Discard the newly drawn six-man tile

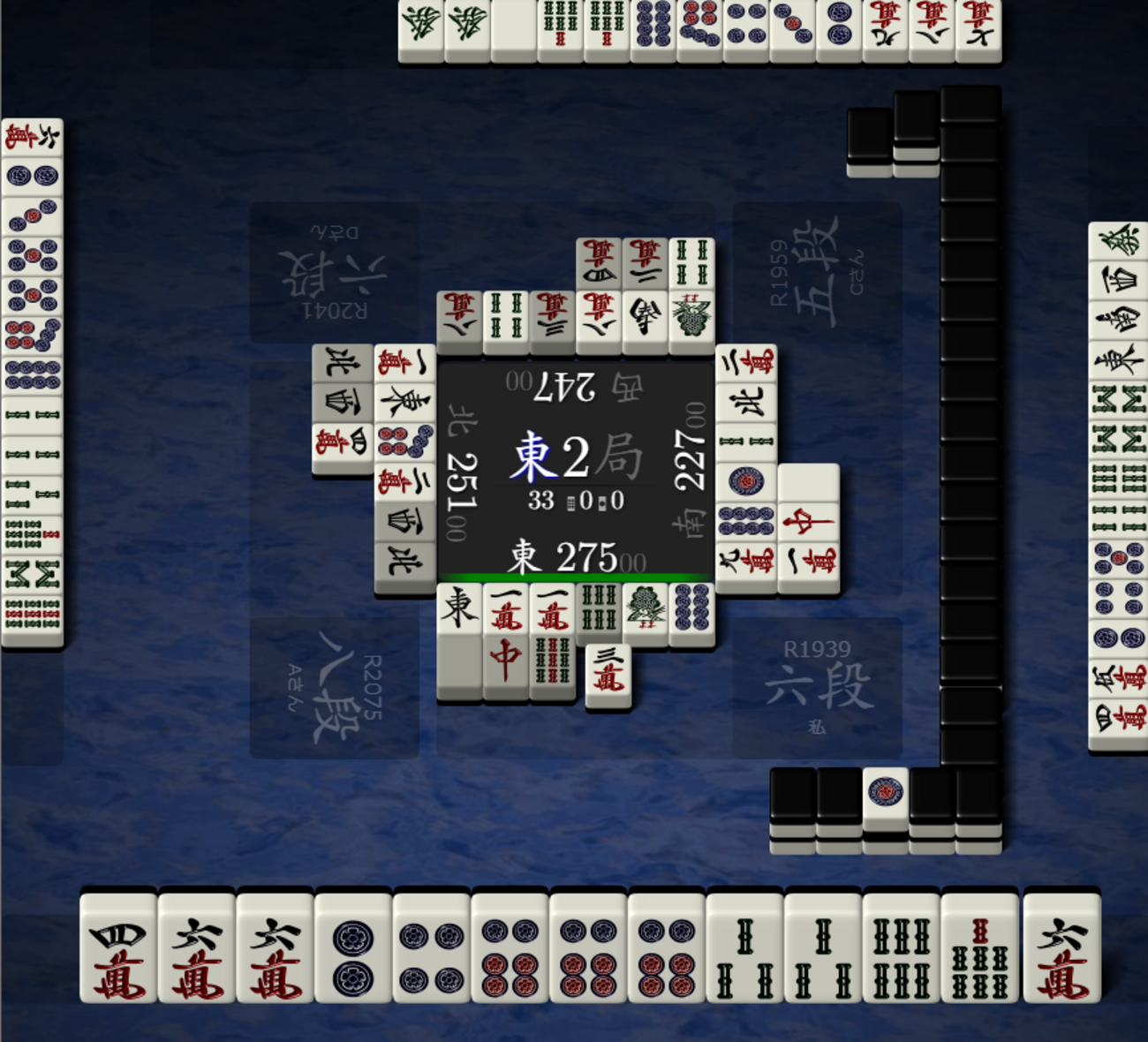1061,948
